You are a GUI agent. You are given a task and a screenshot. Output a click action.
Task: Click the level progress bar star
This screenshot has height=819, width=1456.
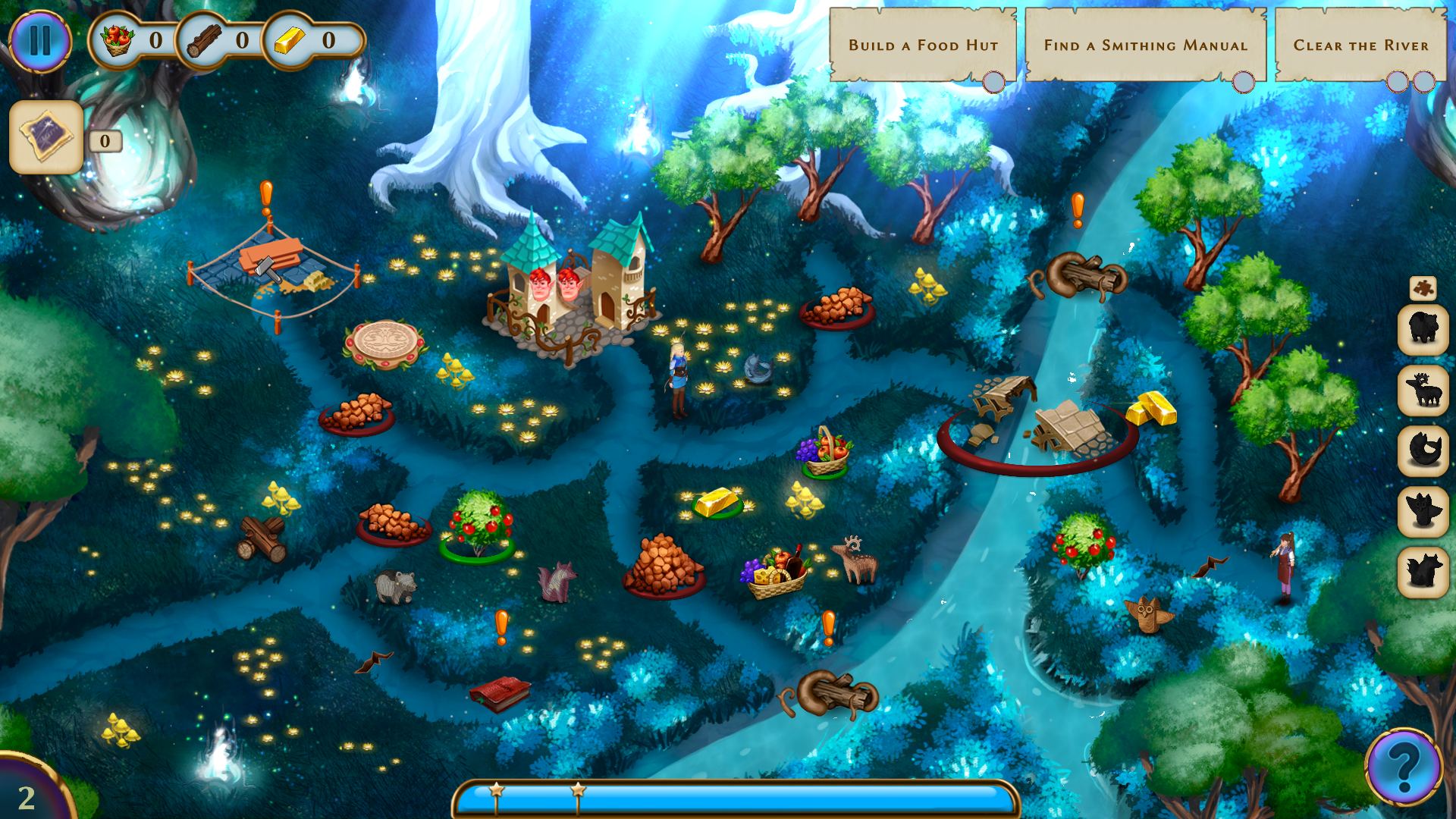point(495,791)
